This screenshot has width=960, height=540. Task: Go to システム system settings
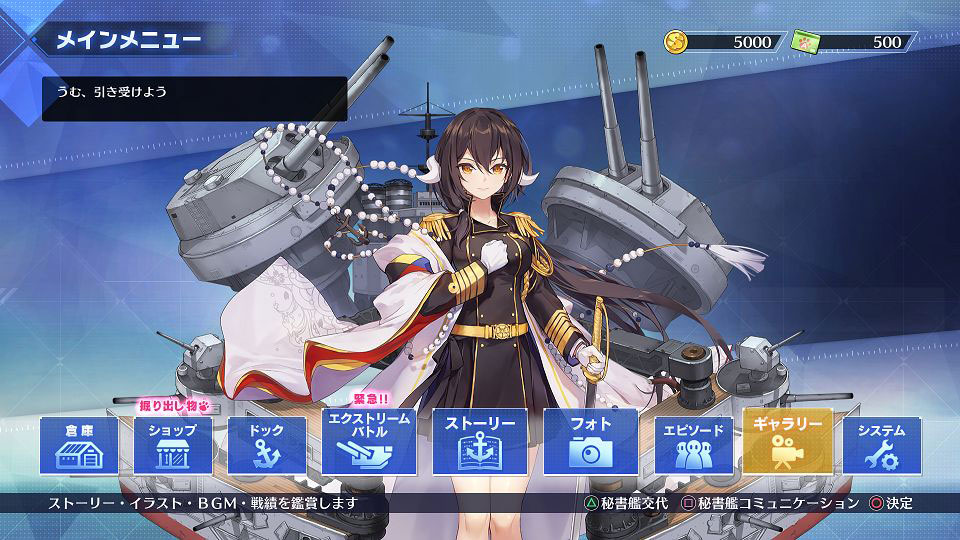pyautogui.click(x=881, y=446)
